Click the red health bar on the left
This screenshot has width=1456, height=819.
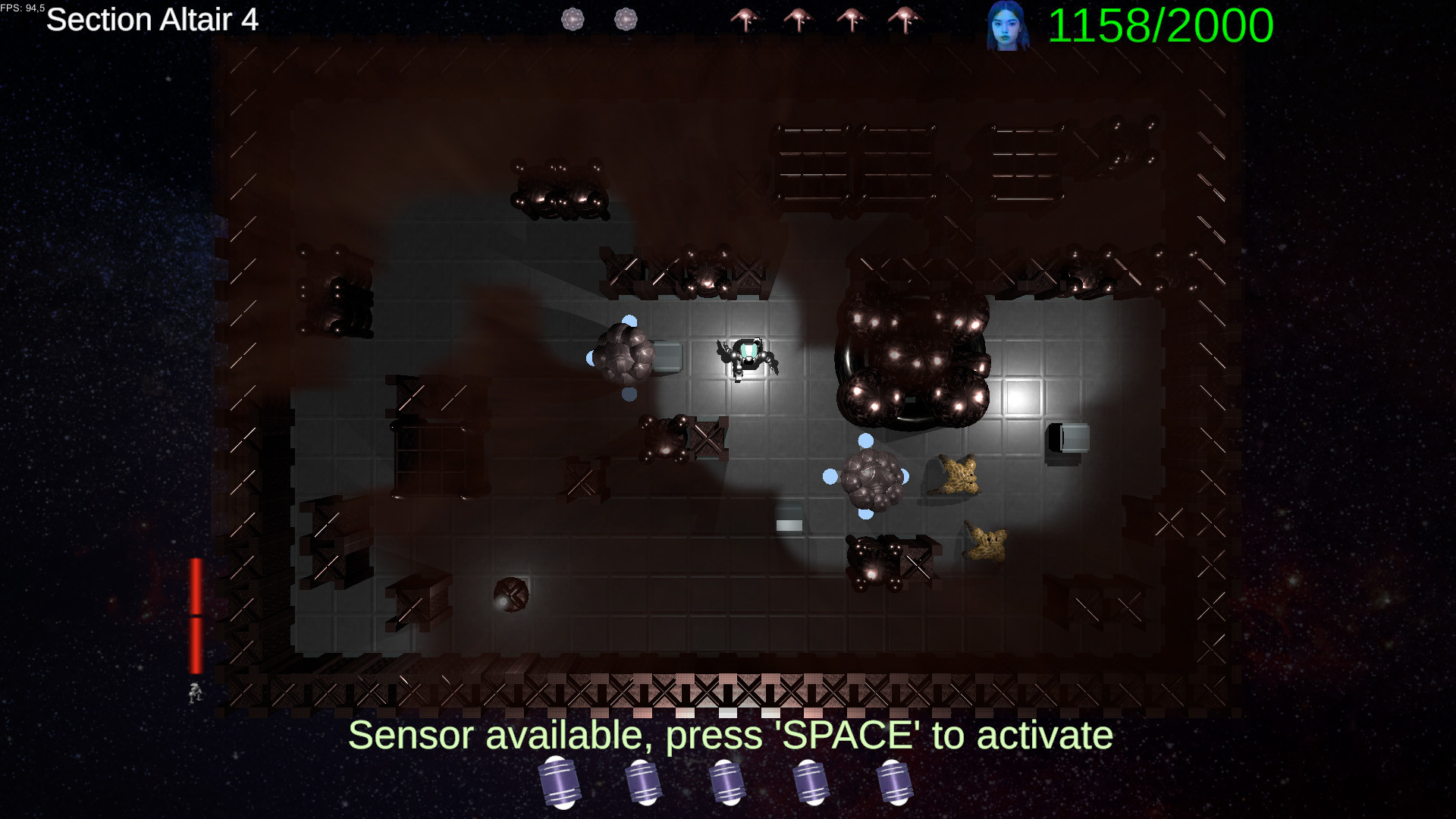(x=196, y=614)
